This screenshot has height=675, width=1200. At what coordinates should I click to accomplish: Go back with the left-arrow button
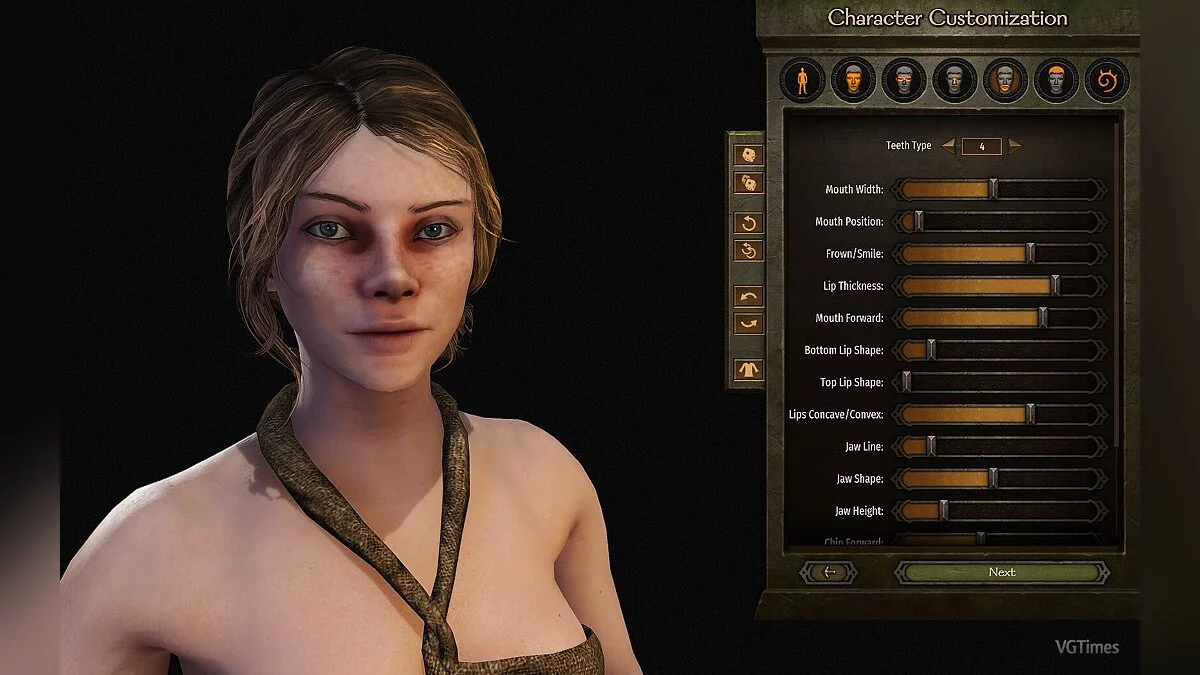click(x=828, y=572)
